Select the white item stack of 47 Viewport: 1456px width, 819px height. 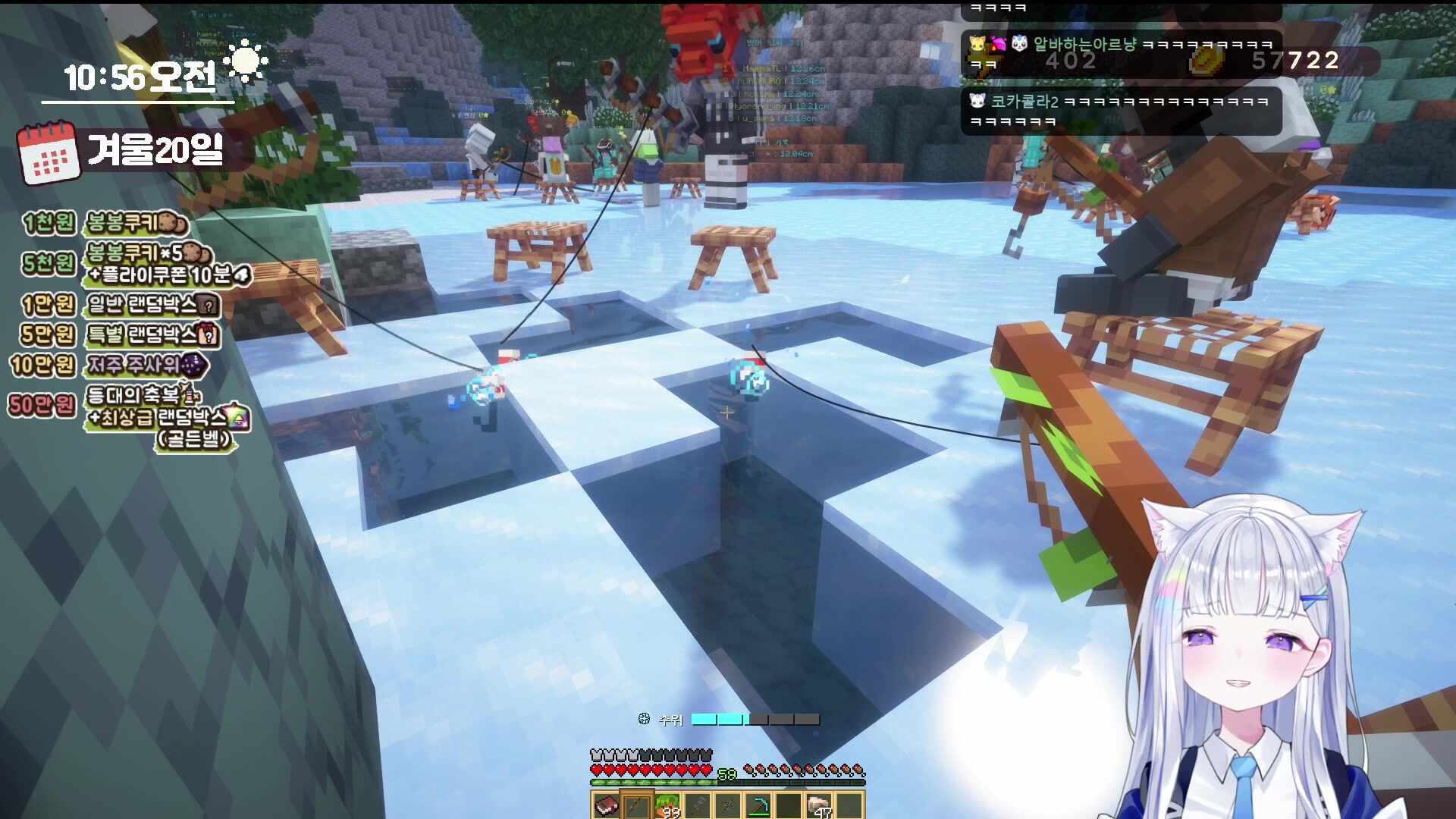pos(820,805)
